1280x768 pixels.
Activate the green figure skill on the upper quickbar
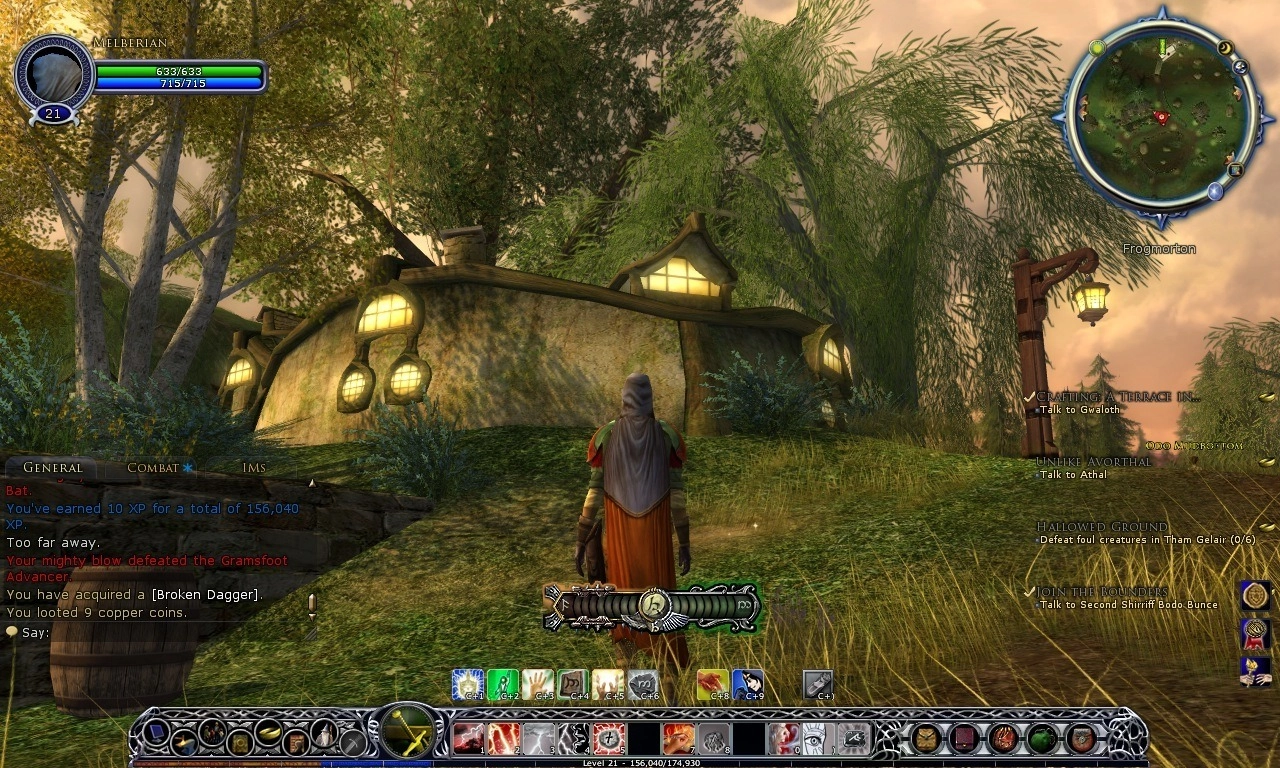[503, 684]
